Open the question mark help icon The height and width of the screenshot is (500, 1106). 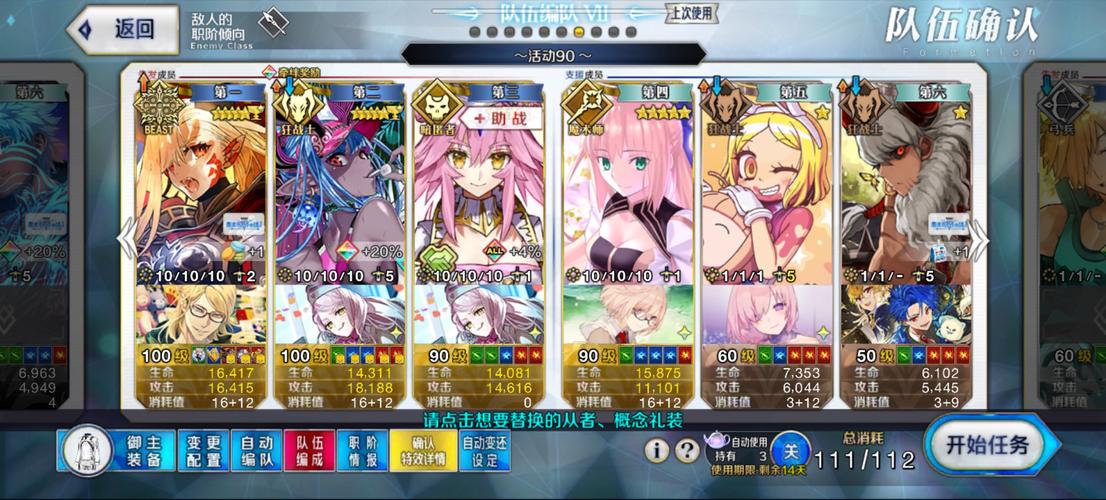tap(687, 451)
